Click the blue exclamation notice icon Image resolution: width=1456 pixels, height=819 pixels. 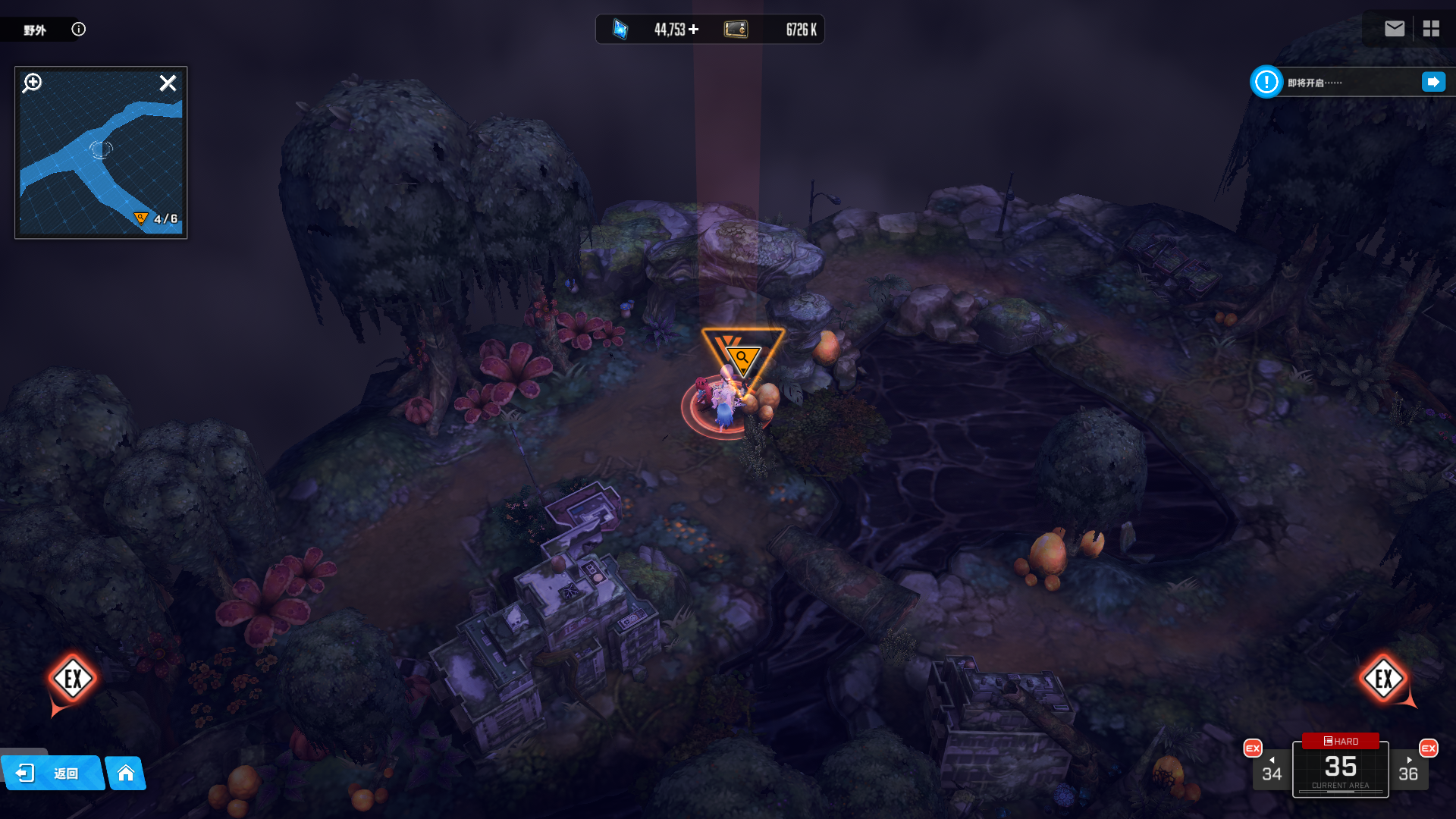pyautogui.click(x=1266, y=82)
